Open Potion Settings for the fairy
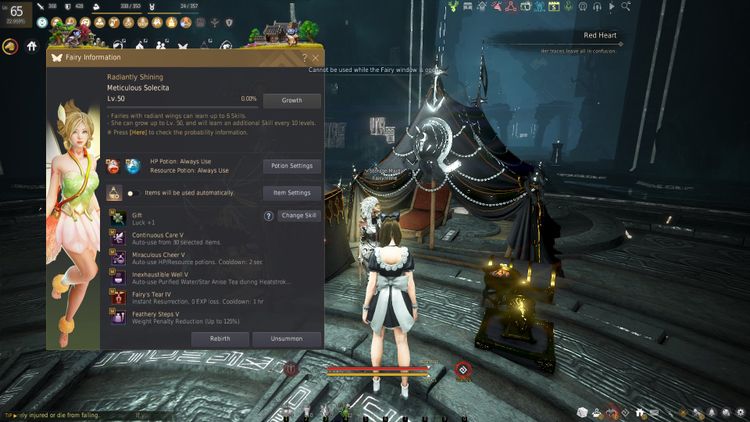Image resolution: width=750 pixels, height=422 pixels. (292, 166)
